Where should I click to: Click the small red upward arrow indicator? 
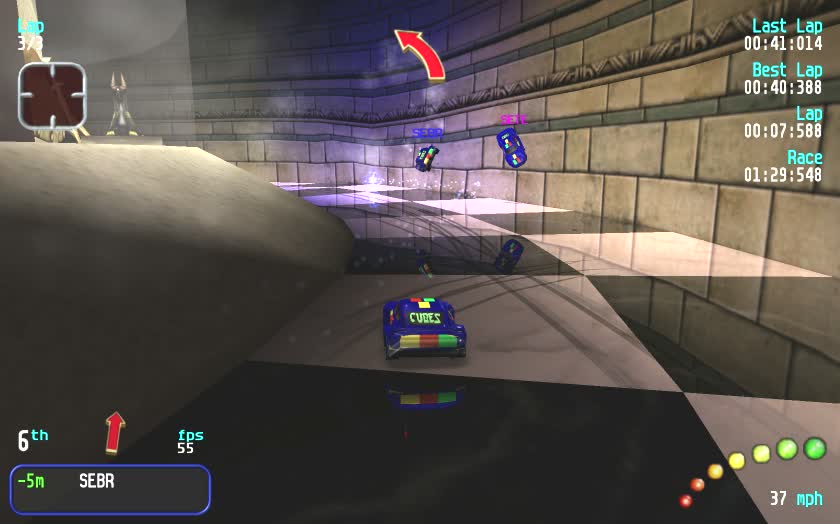pyautogui.click(x=115, y=432)
